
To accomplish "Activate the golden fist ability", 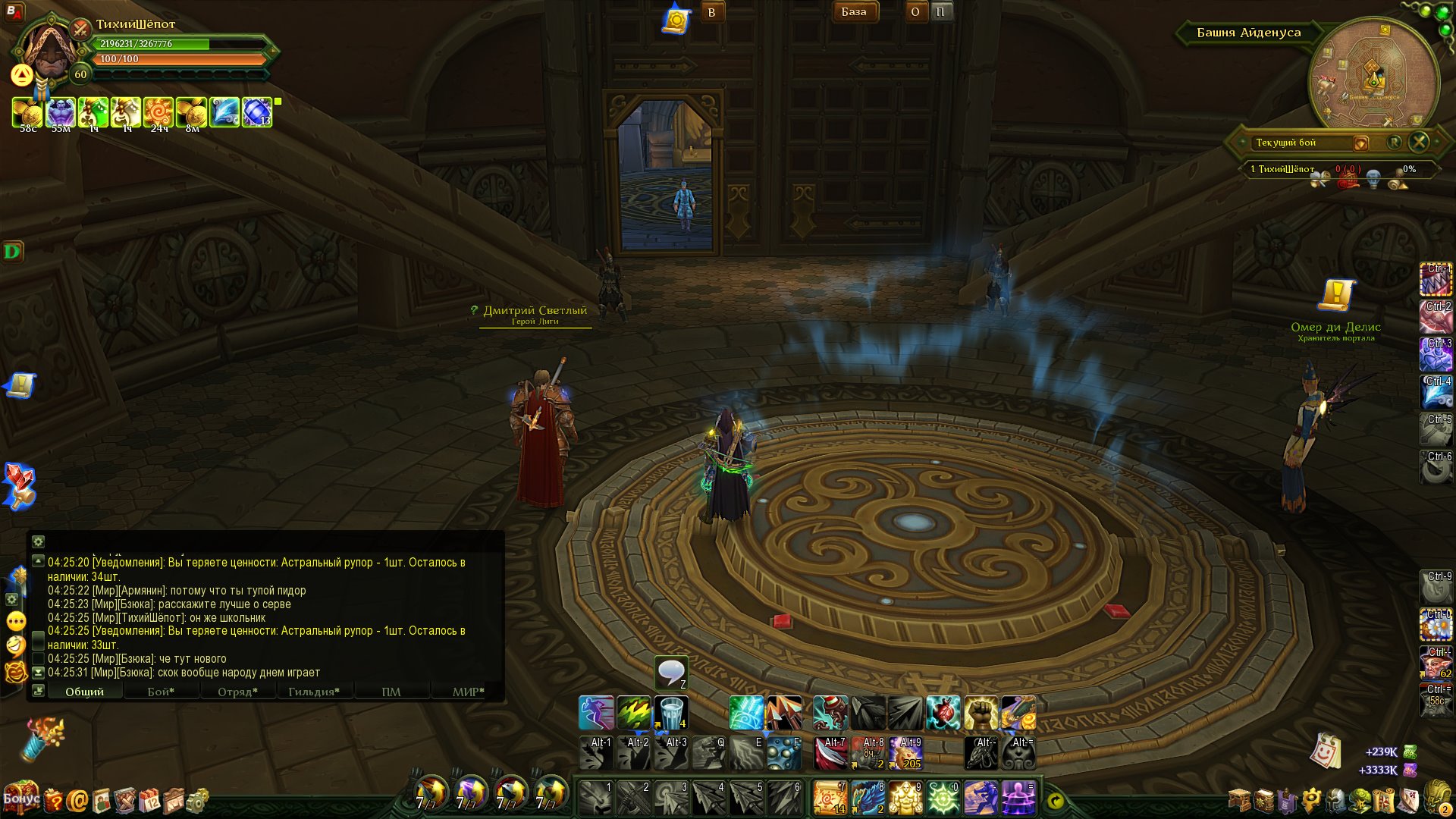I will point(981,714).
